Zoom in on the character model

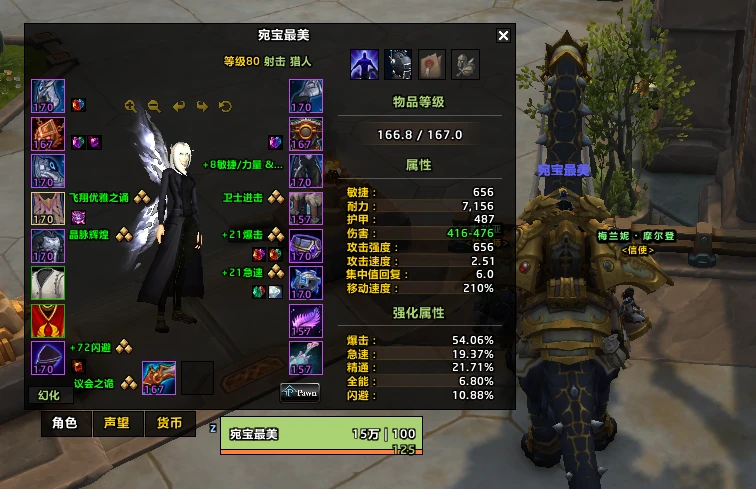[131, 106]
